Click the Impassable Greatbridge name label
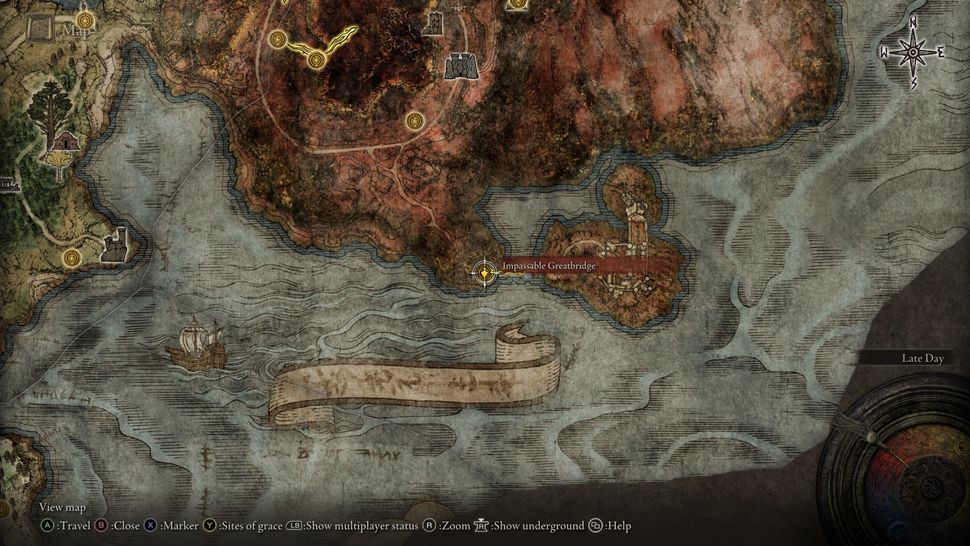This screenshot has height=546, width=970. tap(548, 265)
